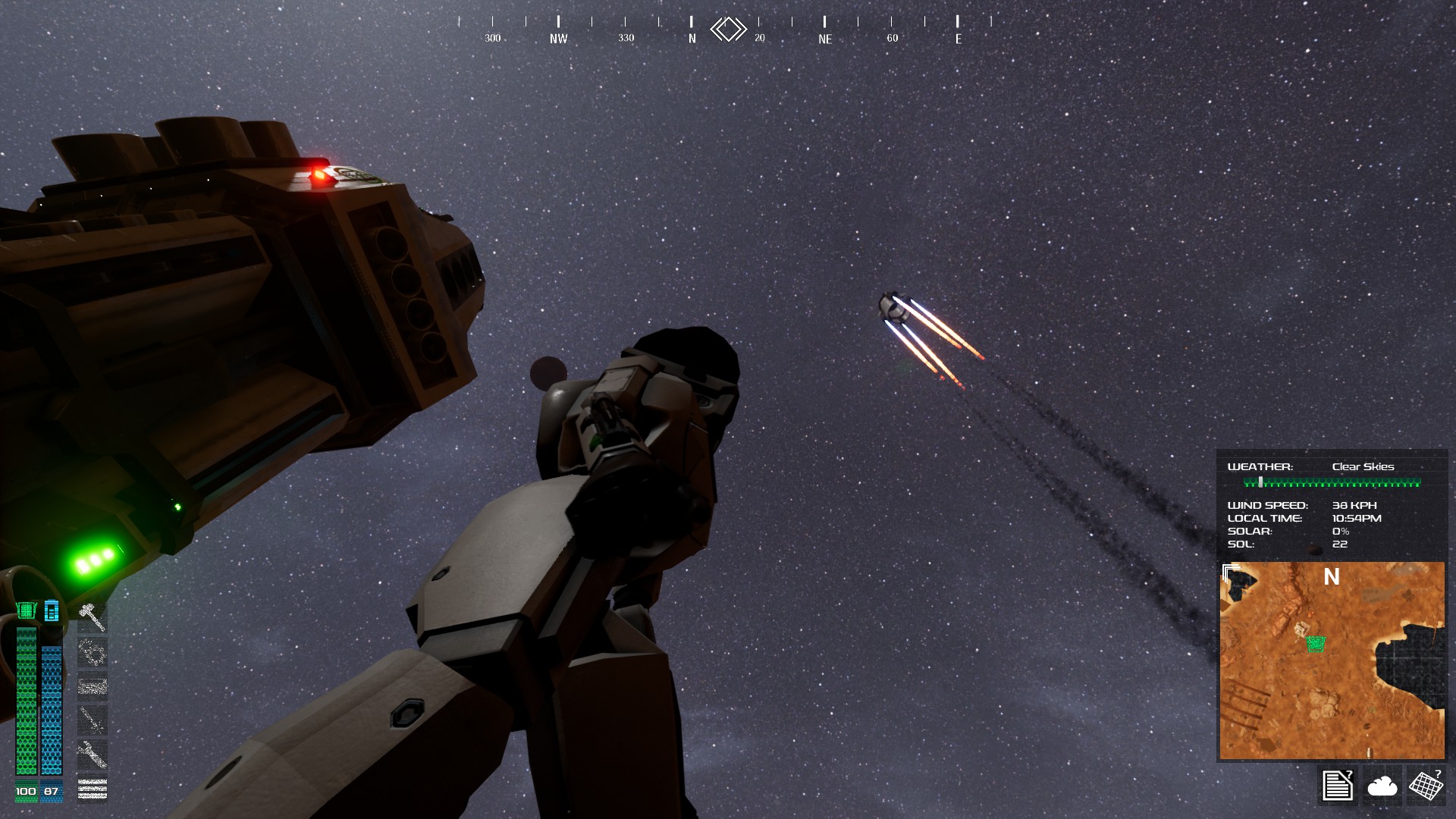The image size is (1456, 819).
Task: Click the minimap corner expand bracket
Action: [1231, 573]
